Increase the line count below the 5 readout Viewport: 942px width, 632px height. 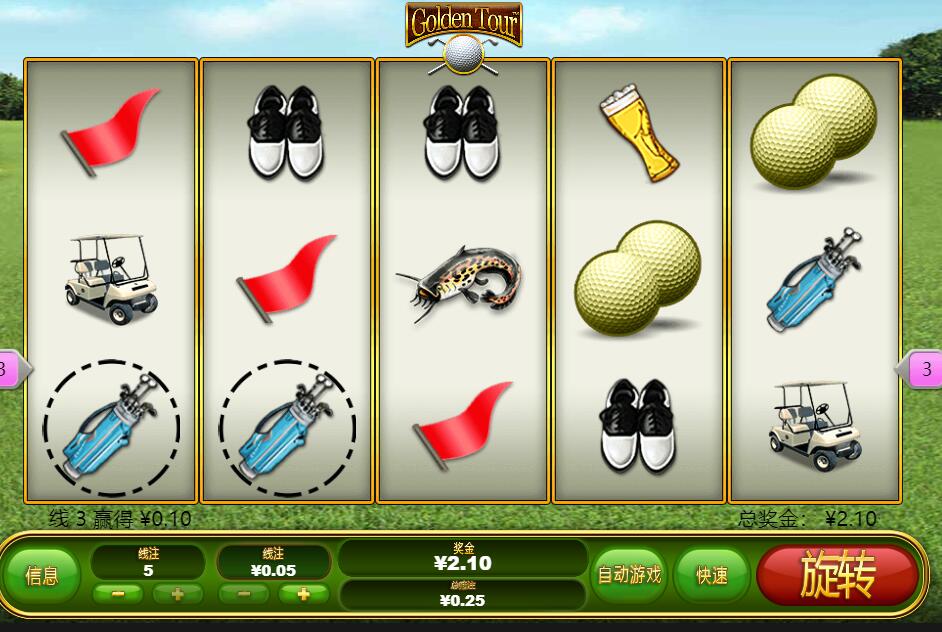(x=178, y=594)
